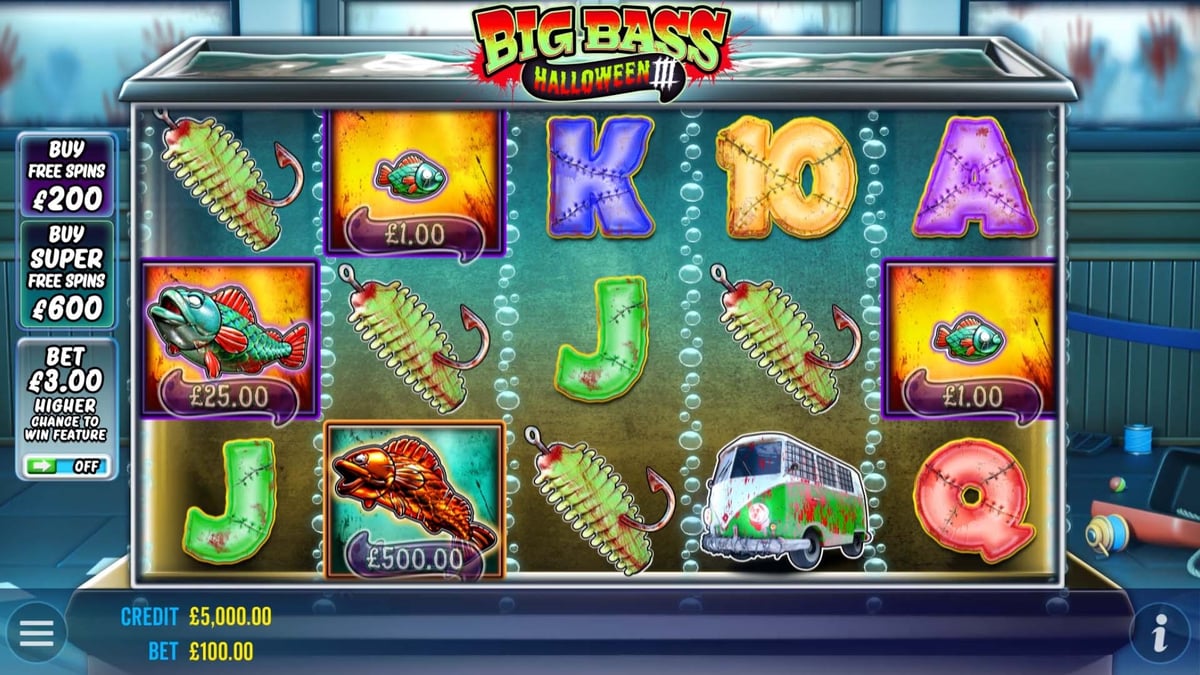Toggle the higher chance bet feature
The height and width of the screenshot is (675, 1200).
coord(68,465)
